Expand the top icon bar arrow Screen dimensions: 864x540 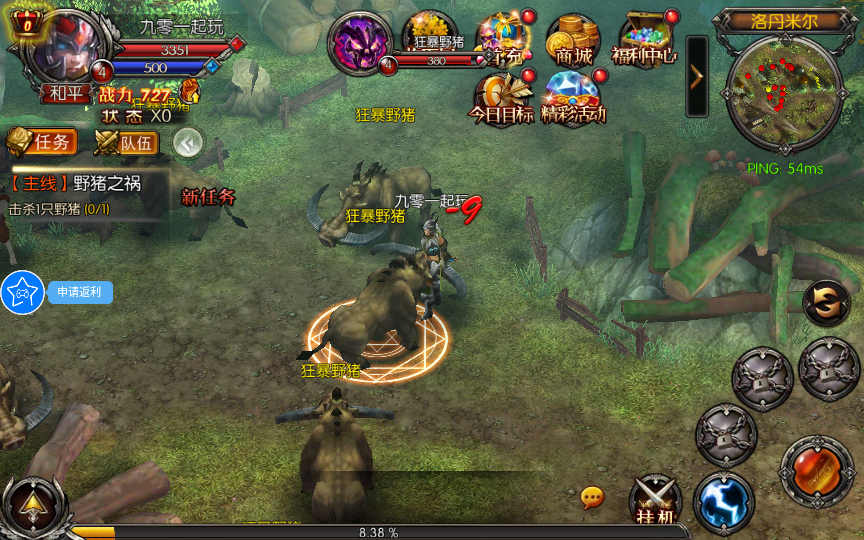(697, 76)
